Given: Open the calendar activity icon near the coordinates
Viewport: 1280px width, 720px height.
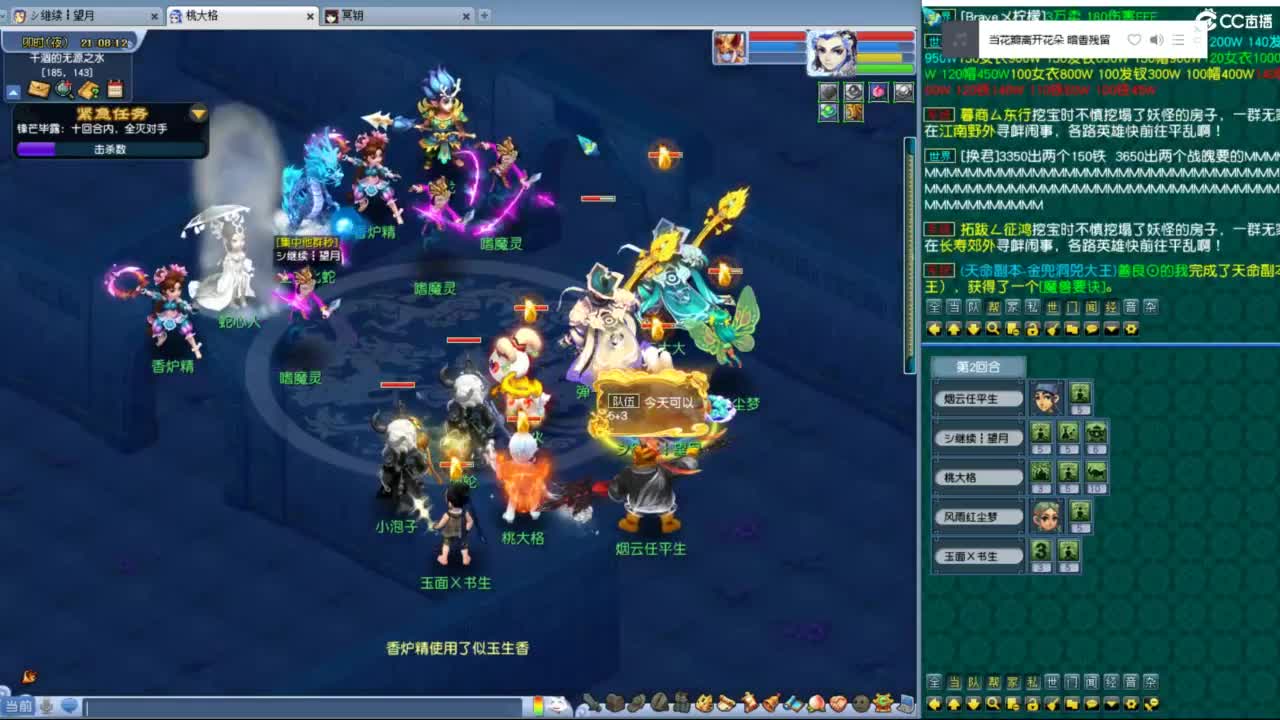Looking at the screenshot, I should pyautogui.click(x=114, y=89).
